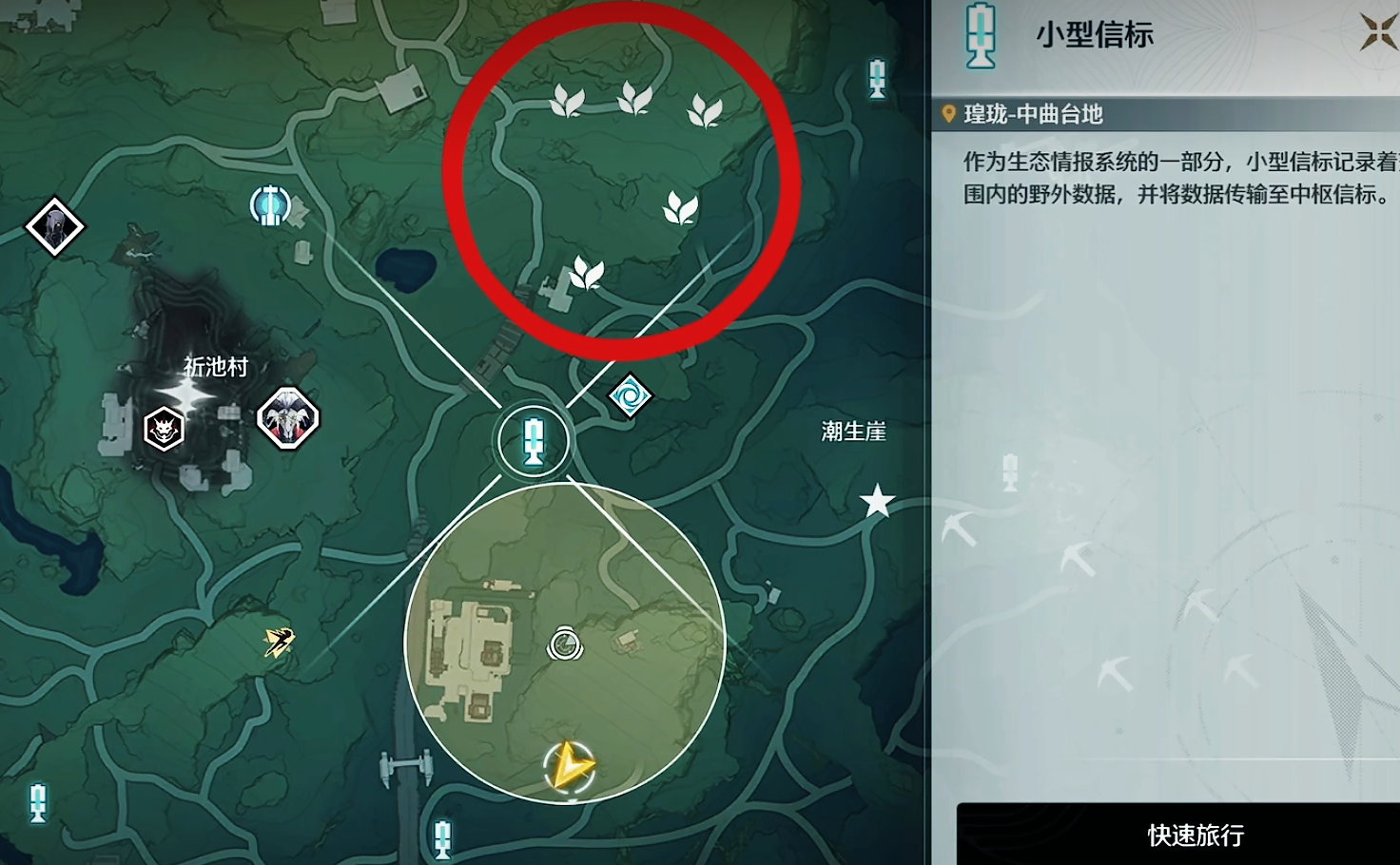Screen dimensions: 1400x865
Task: Select the circled small beacon marker at map center
Action: (x=534, y=439)
